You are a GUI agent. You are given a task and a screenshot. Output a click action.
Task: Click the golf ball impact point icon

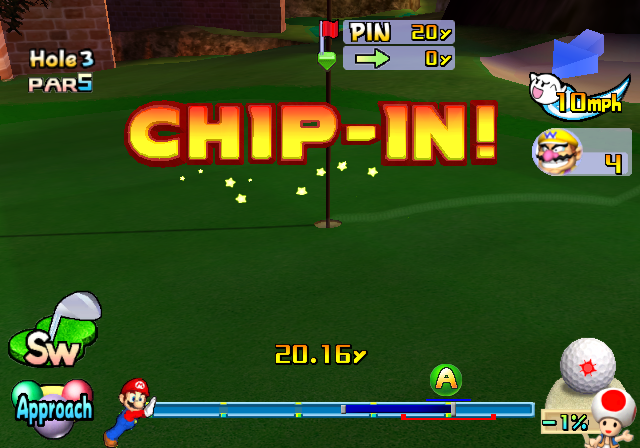[x=586, y=363]
